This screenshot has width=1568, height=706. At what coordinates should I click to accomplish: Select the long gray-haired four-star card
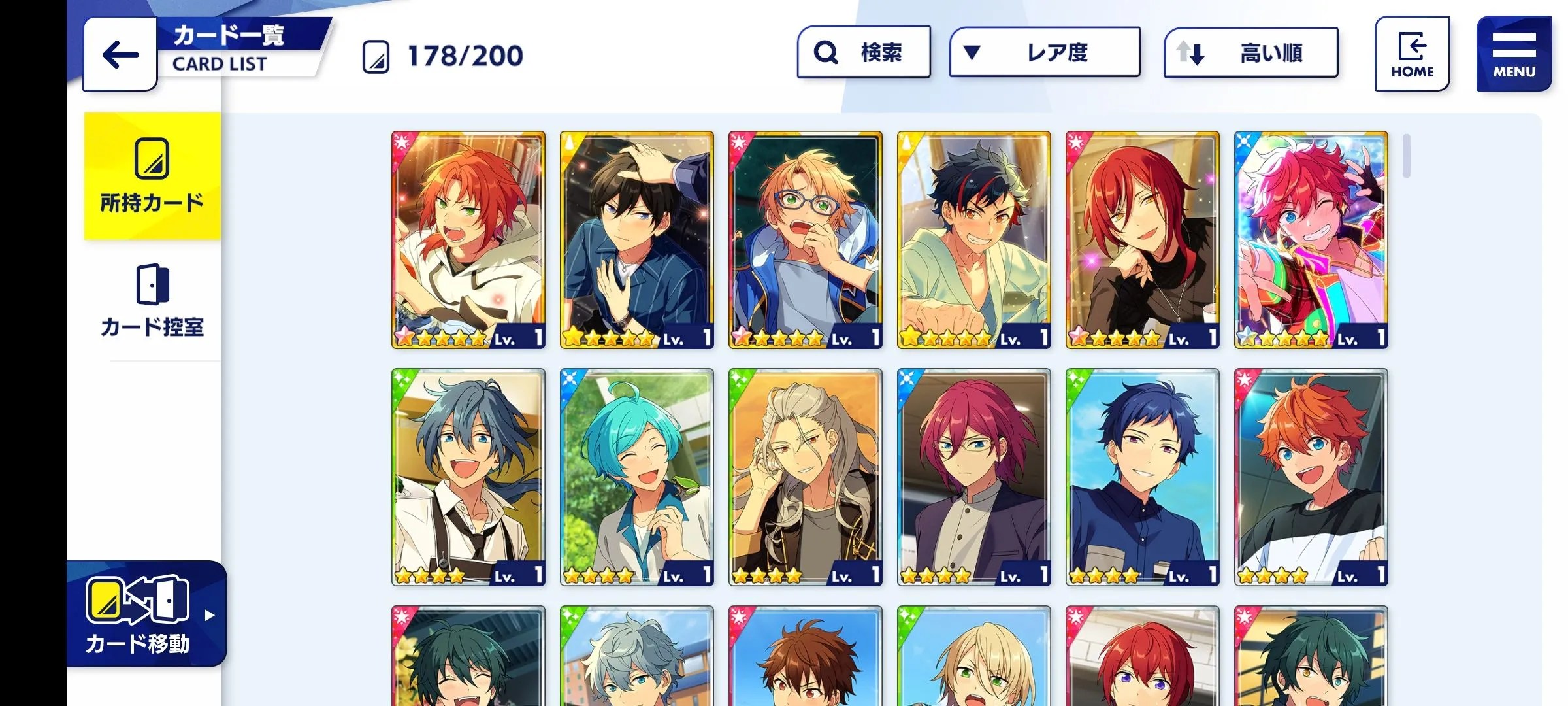tap(805, 477)
